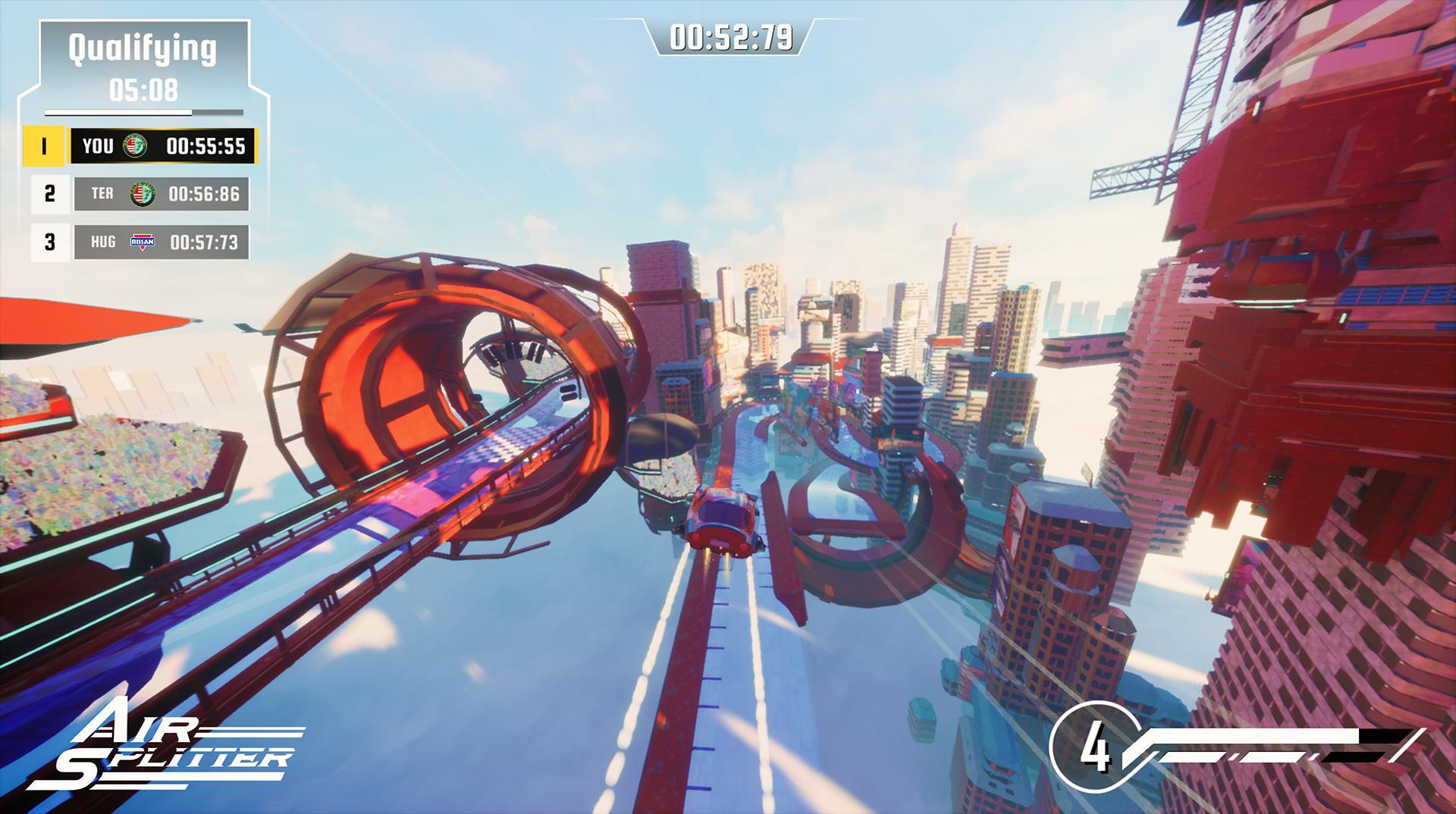Click HUG's lap time 00:57:73
This screenshot has height=814, width=1456.
[x=206, y=243]
